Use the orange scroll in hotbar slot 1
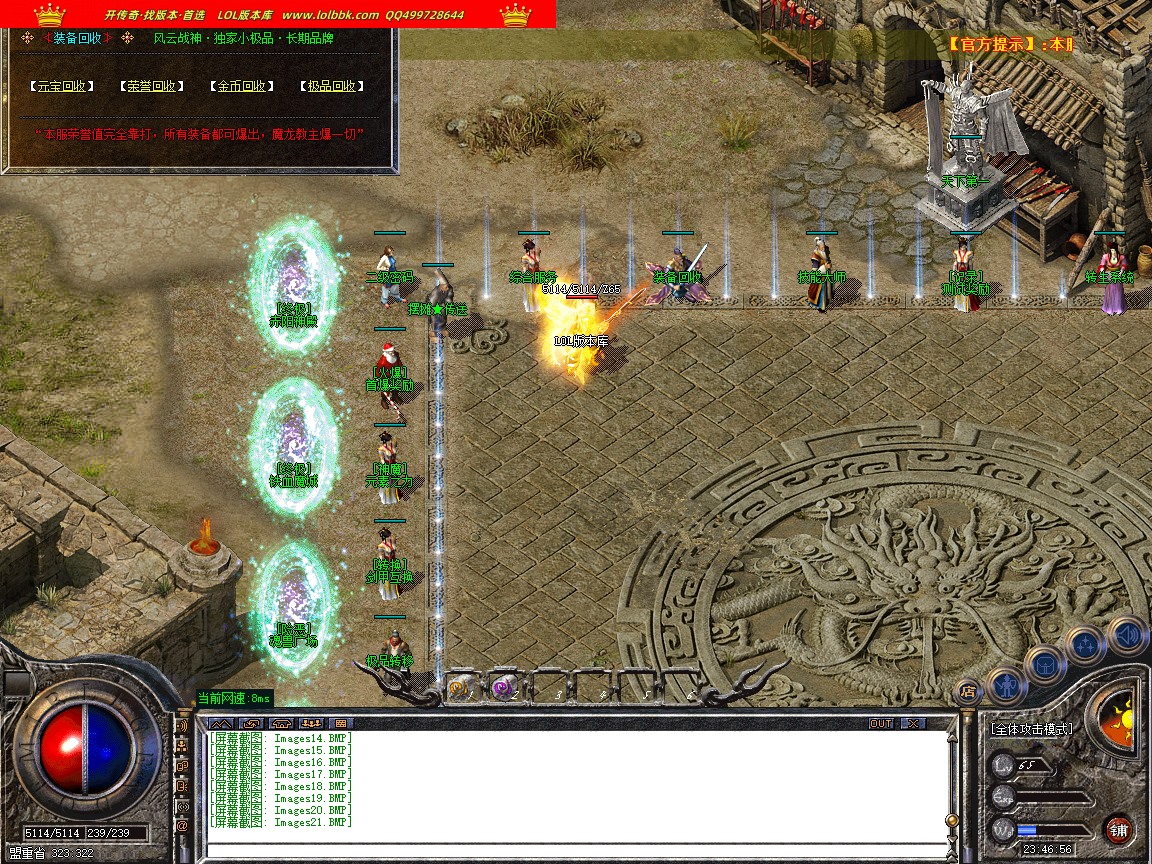 pos(461,688)
